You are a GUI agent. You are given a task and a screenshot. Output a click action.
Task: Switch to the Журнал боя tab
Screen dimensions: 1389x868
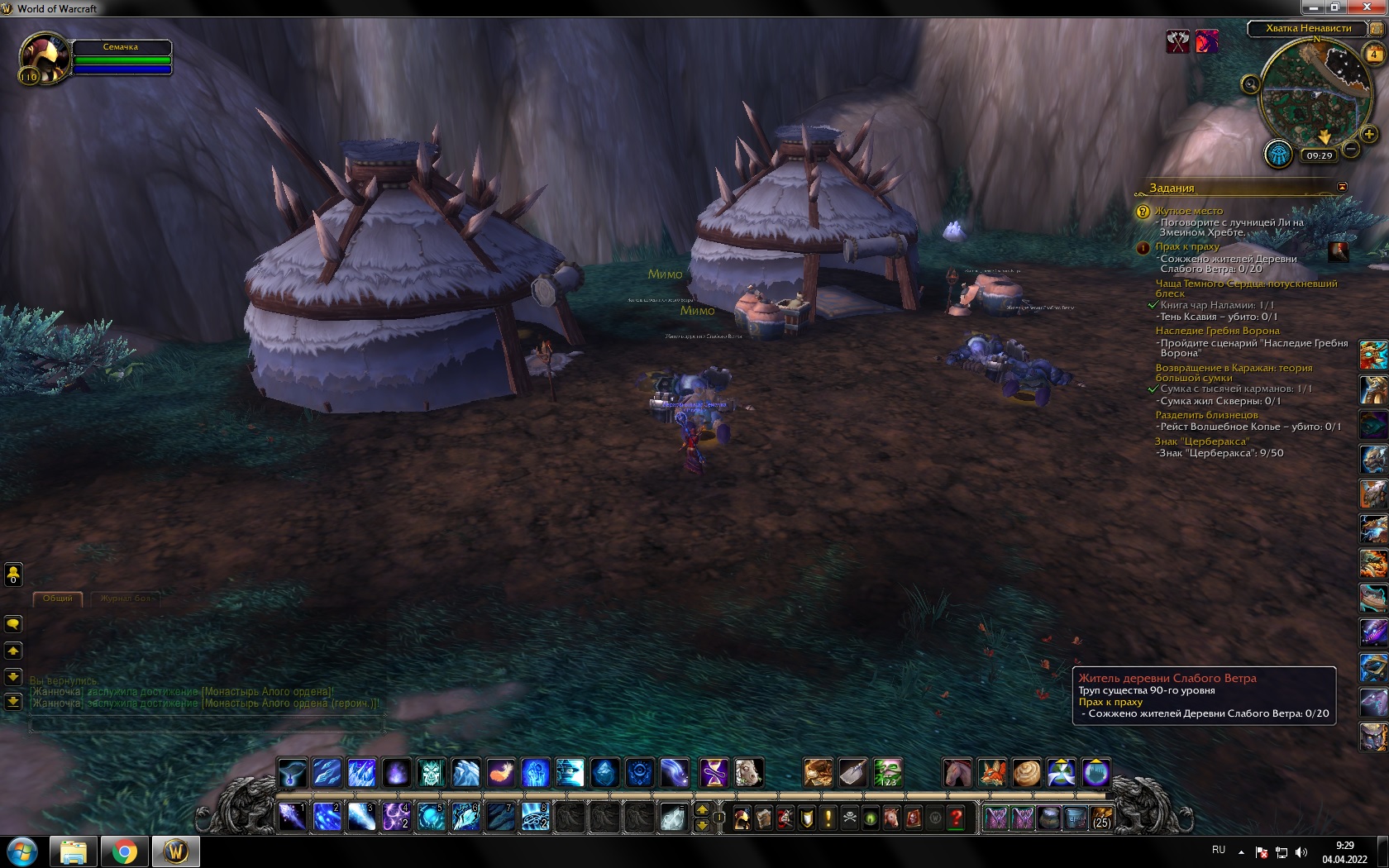(x=126, y=599)
